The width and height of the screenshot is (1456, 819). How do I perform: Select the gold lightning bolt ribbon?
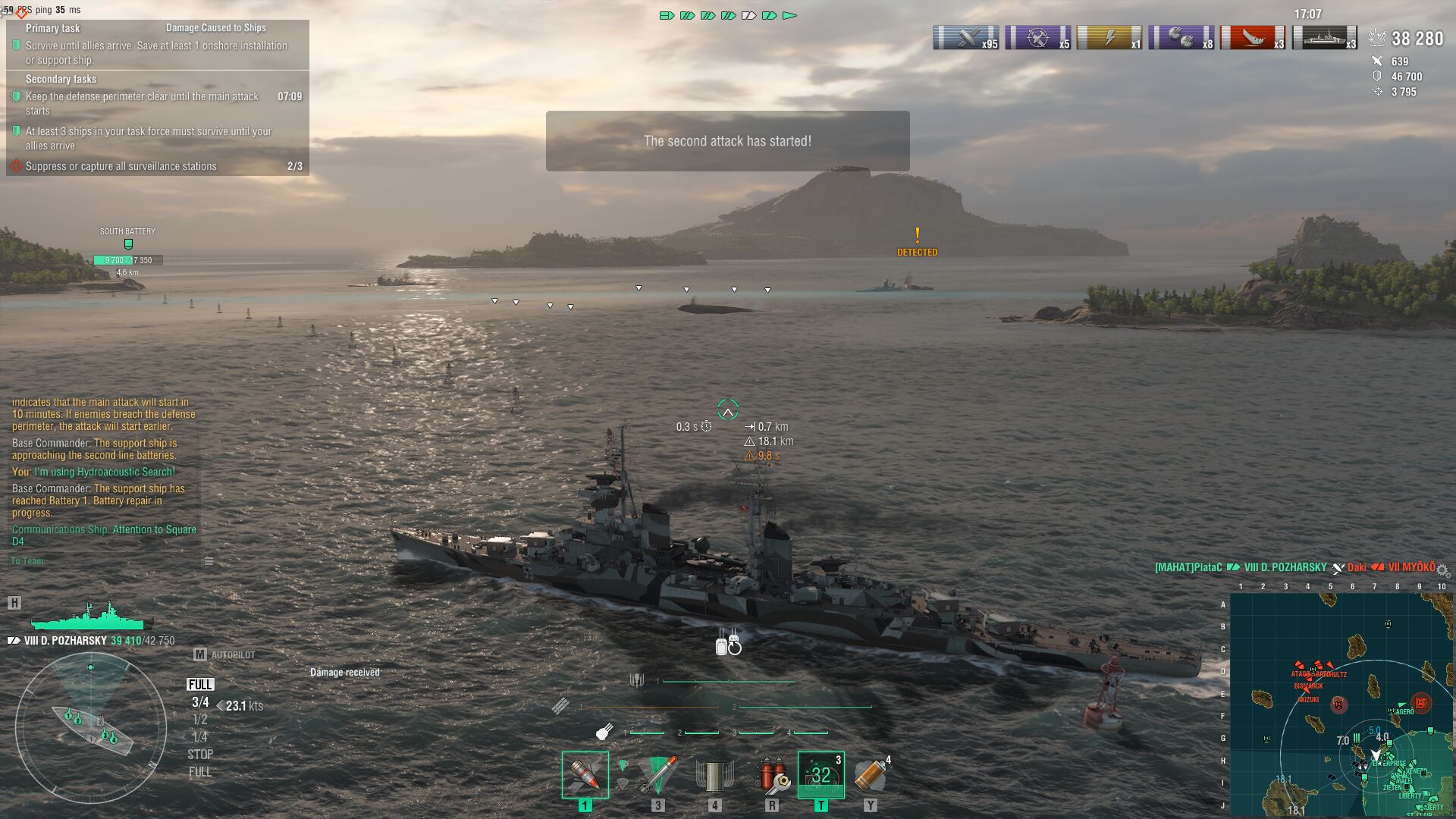coord(1109,37)
